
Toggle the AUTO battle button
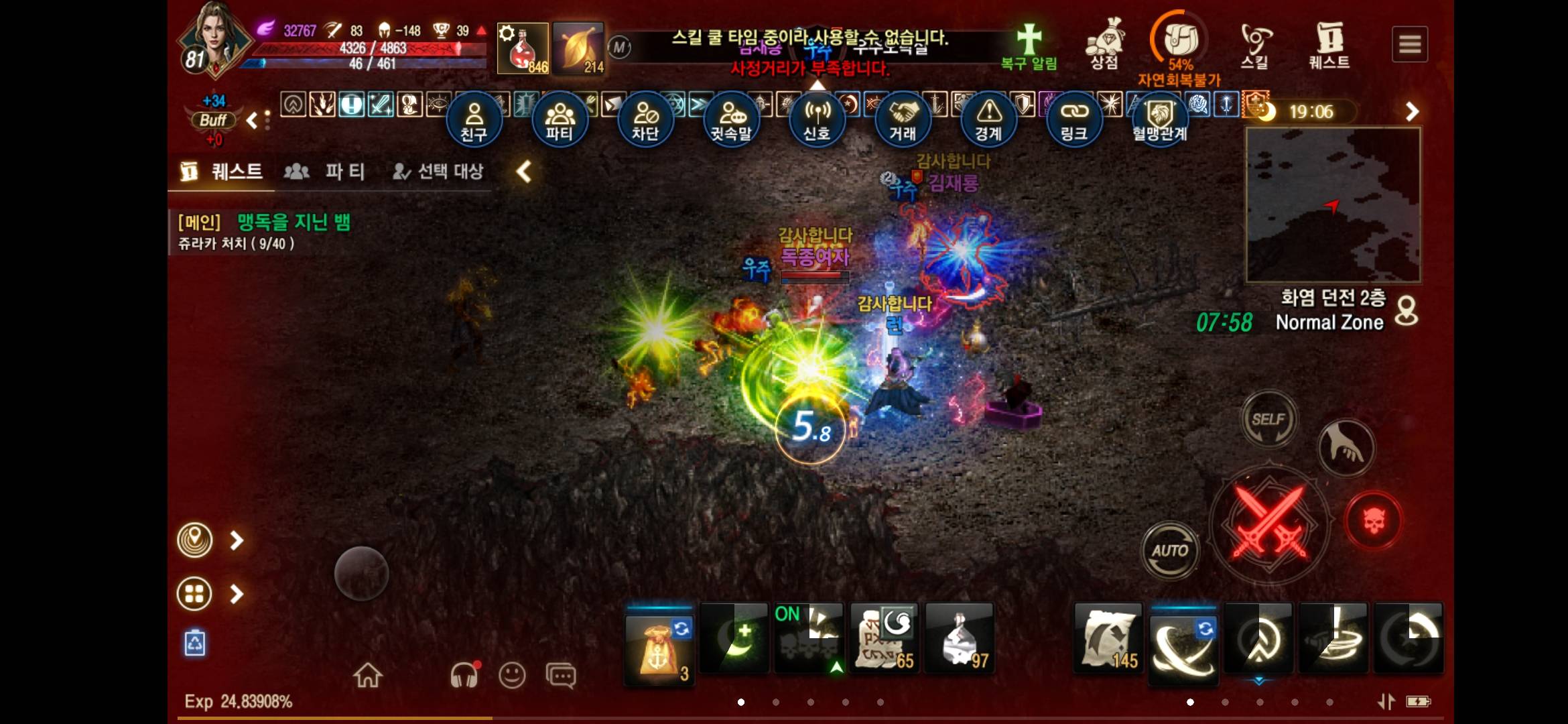coord(1170,551)
